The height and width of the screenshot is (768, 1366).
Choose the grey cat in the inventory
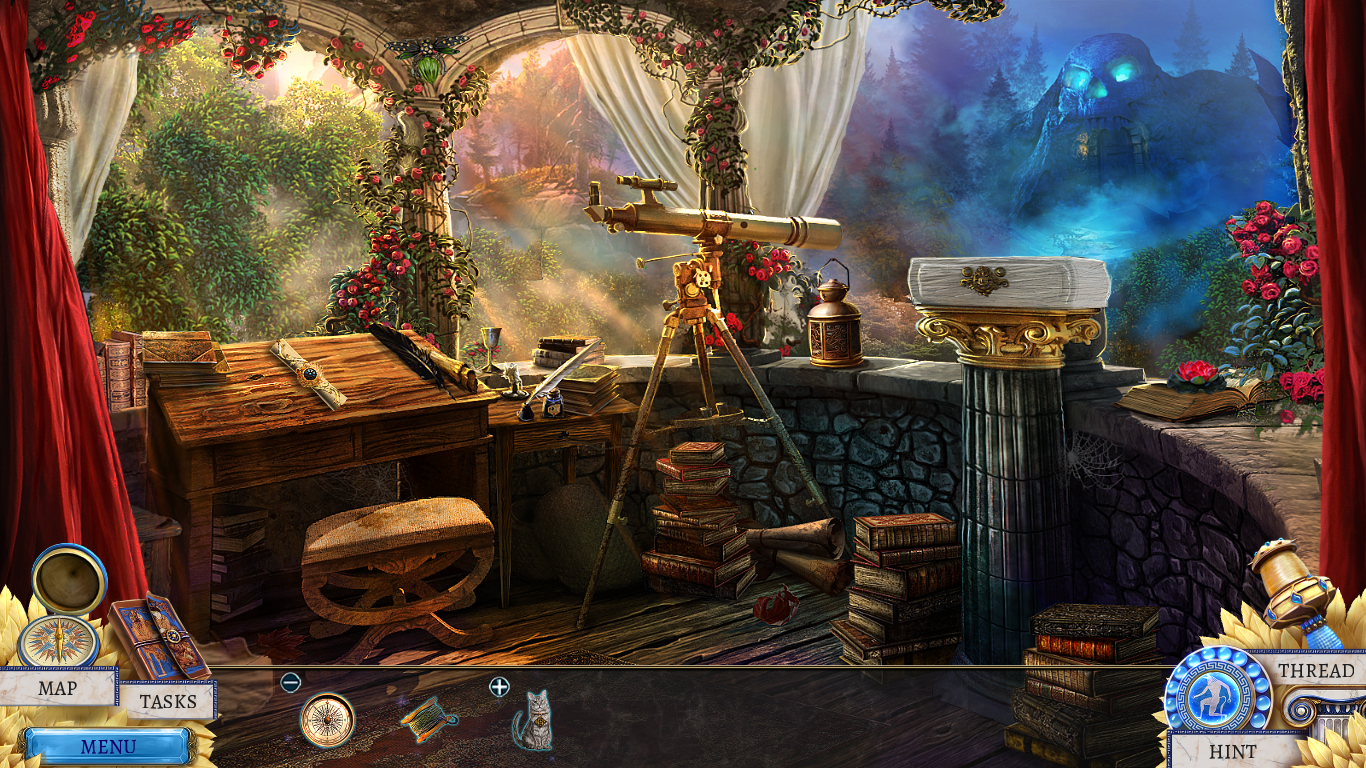(x=533, y=720)
